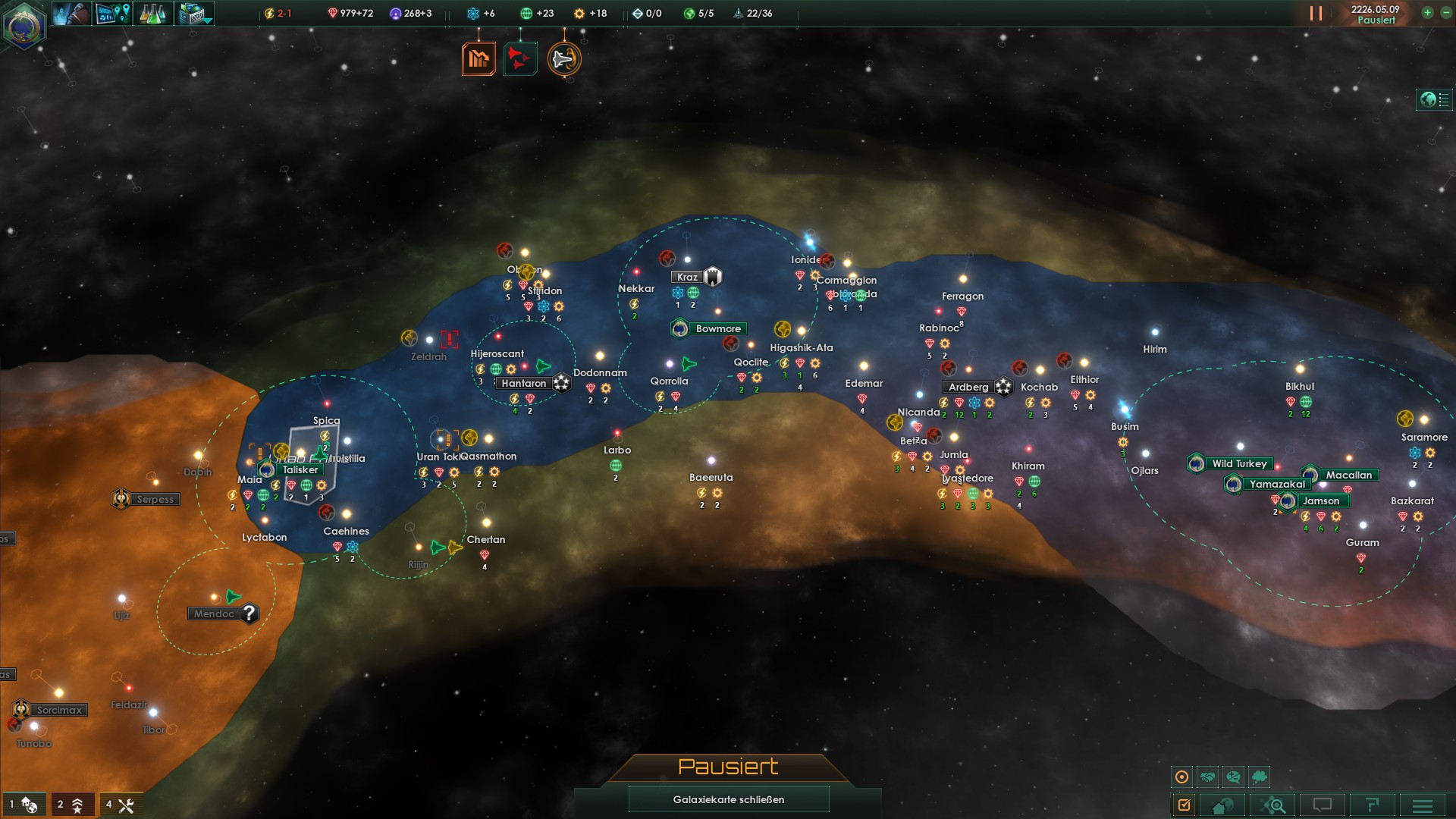Close the galaxy map with 'Galaxiekarte schließen'

tap(728, 799)
